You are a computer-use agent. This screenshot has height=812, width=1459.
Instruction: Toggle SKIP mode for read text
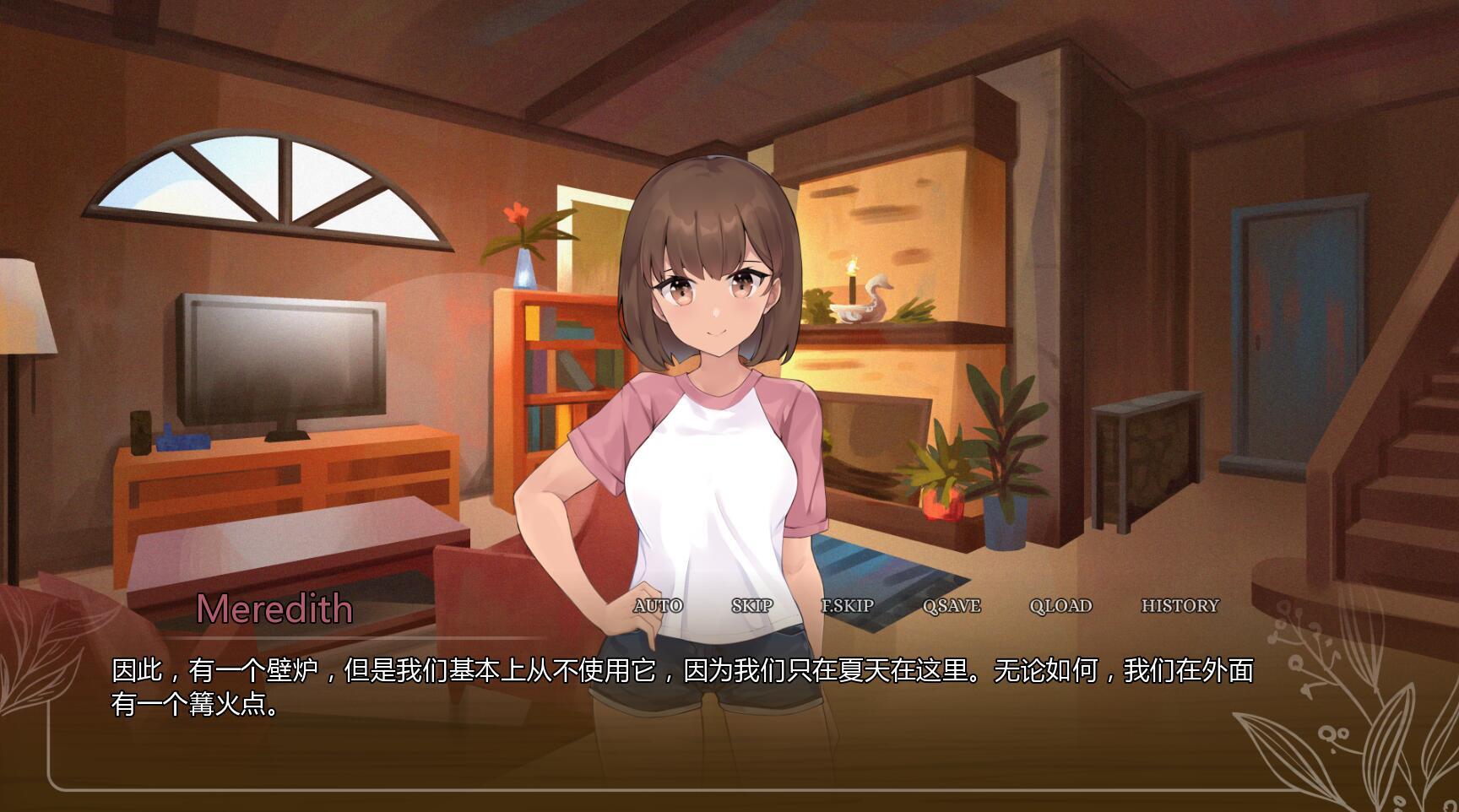[754, 605]
